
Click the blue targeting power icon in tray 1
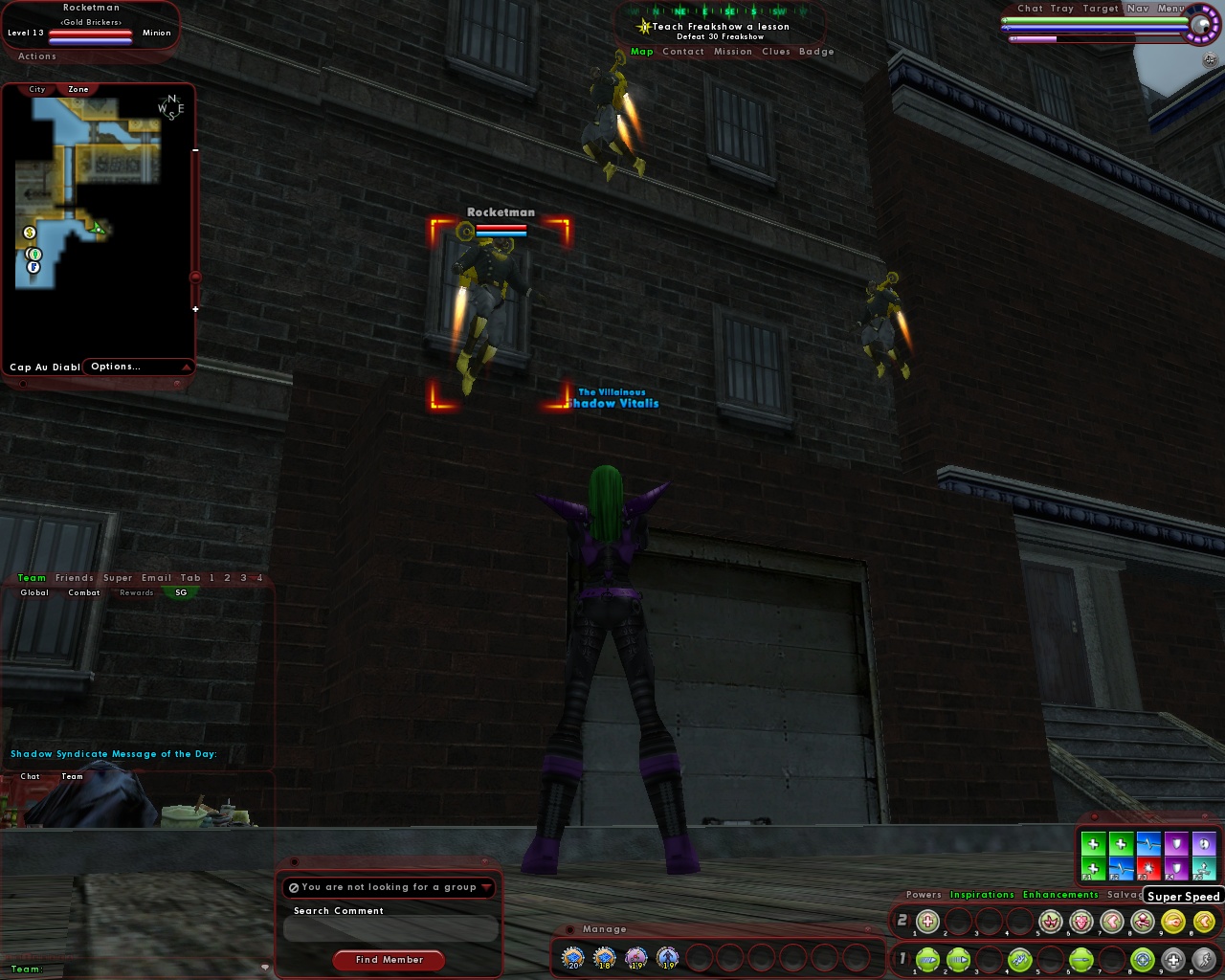1143,960
